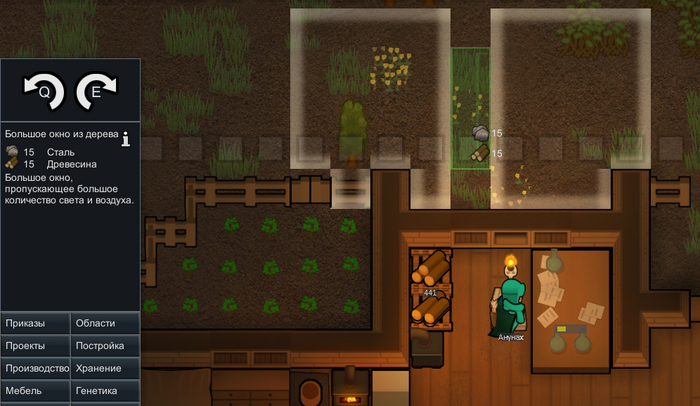Open info for Большое окно из дерева
The image size is (700, 406).
pyautogui.click(x=127, y=138)
